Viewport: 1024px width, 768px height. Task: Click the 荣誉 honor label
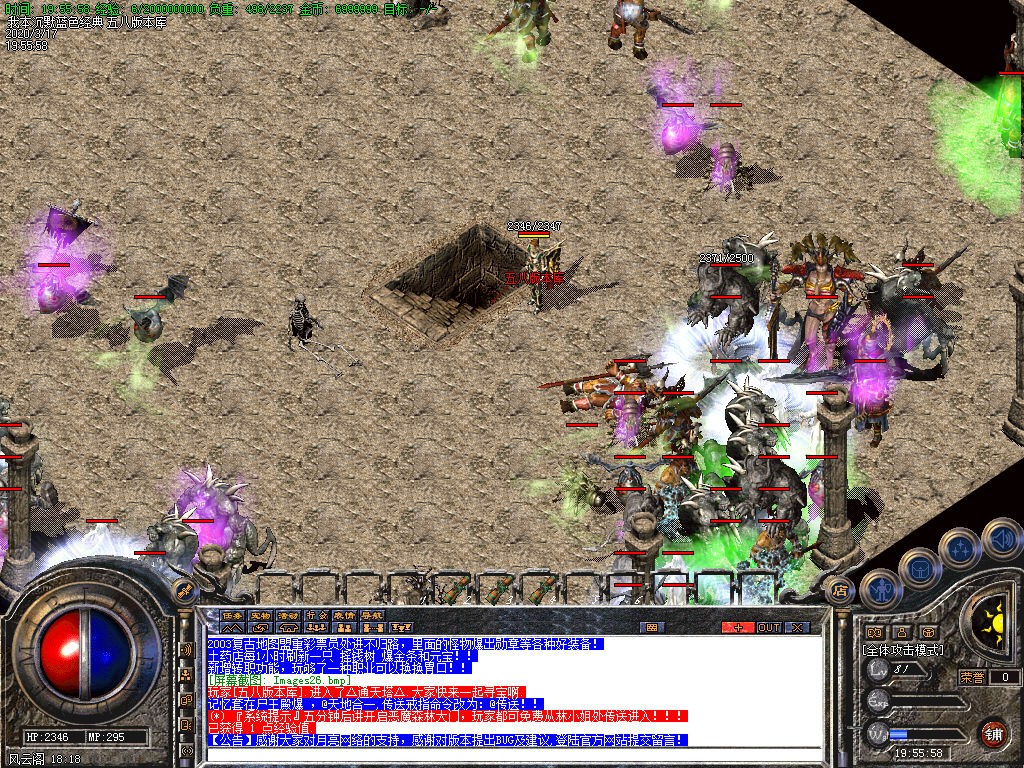click(x=973, y=677)
